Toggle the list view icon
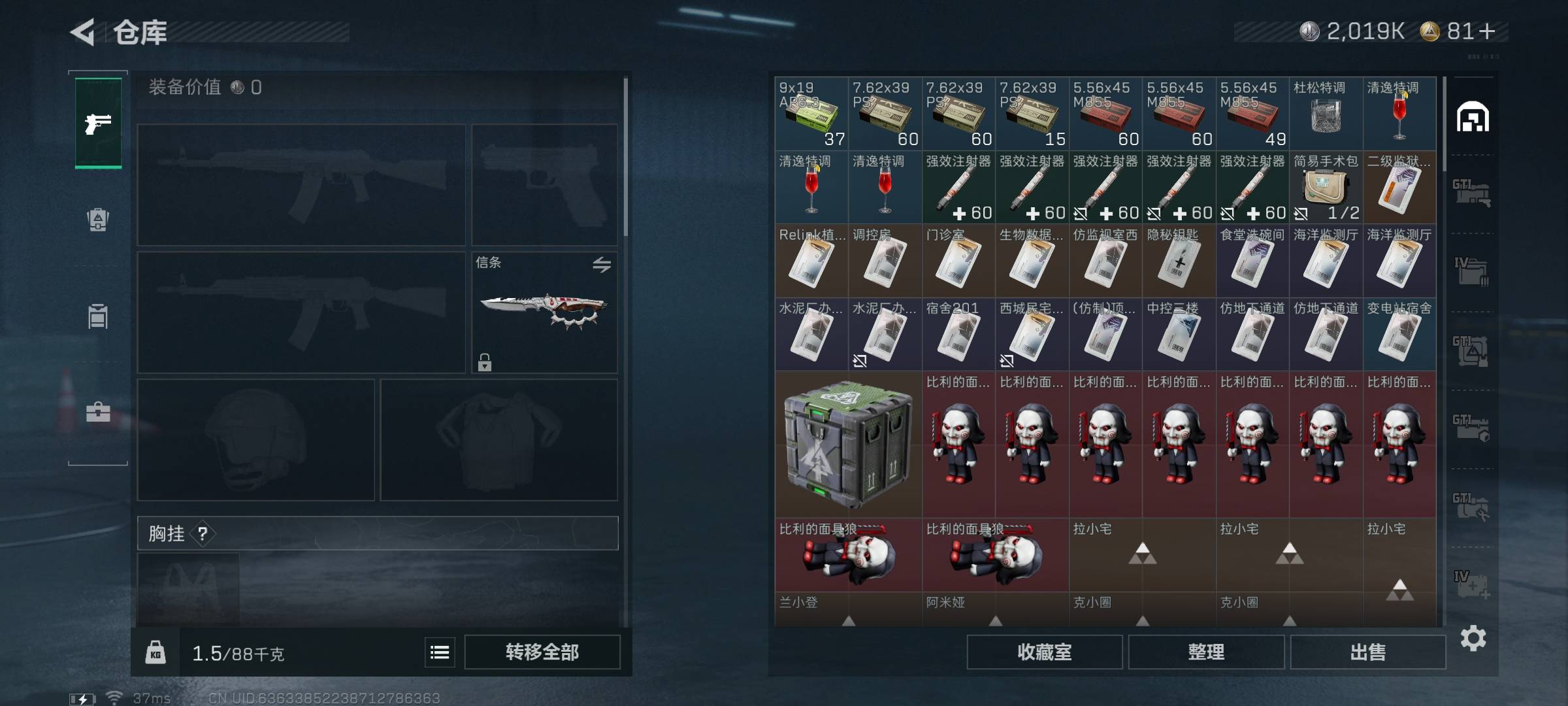The image size is (1568, 706). click(440, 652)
